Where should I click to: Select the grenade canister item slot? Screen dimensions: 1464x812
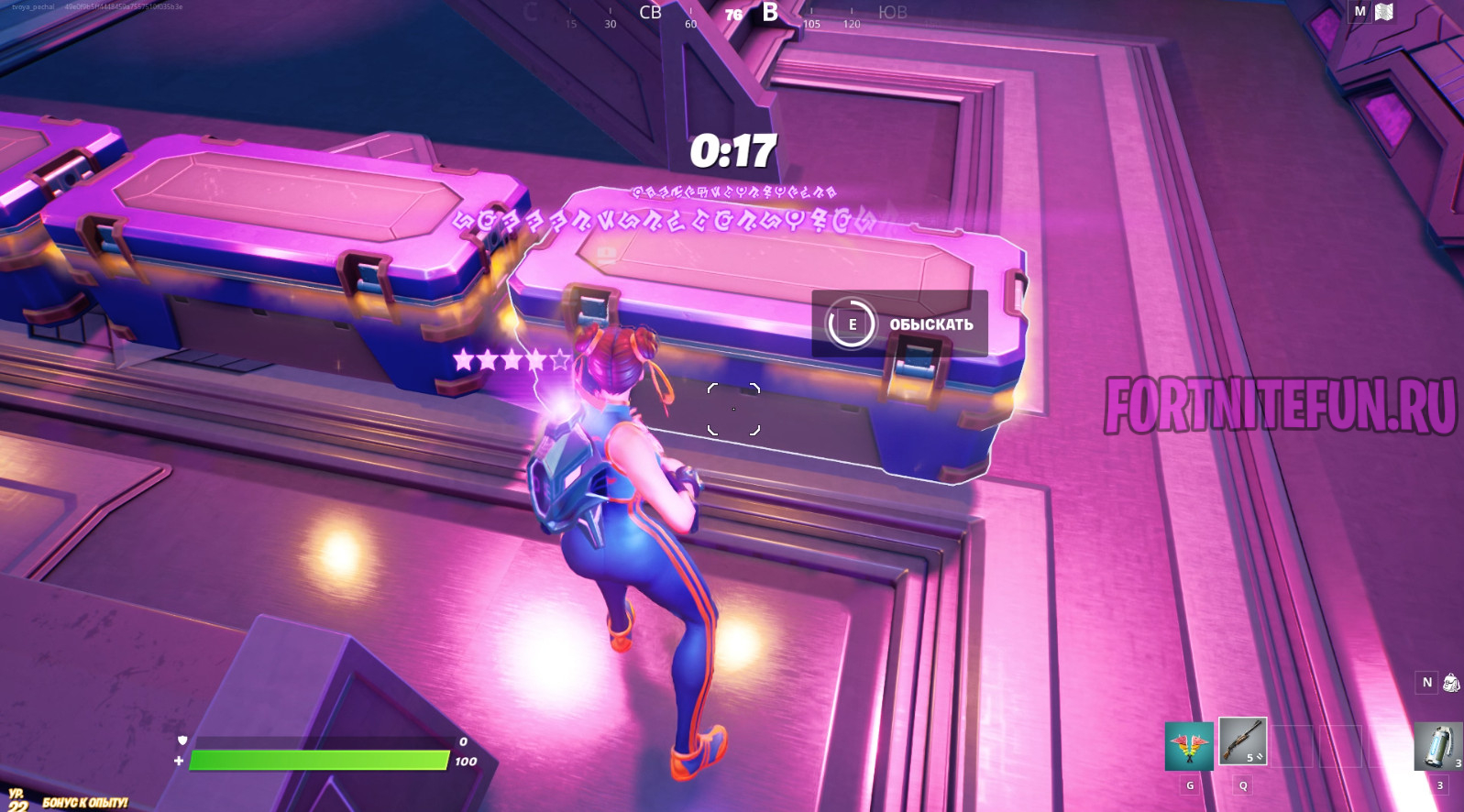[x=1437, y=746]
